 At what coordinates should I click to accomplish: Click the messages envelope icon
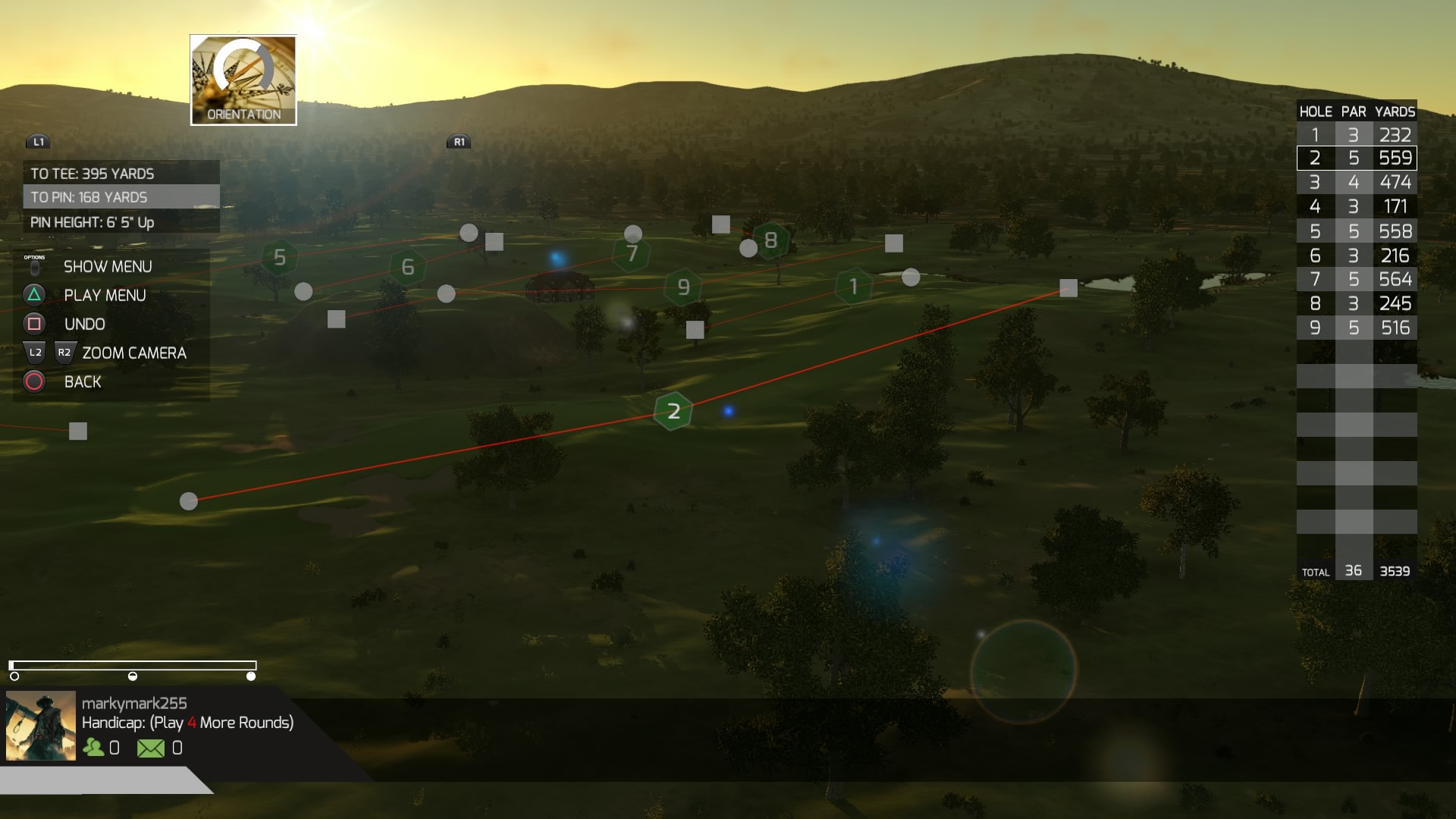(x=151, y=748)
